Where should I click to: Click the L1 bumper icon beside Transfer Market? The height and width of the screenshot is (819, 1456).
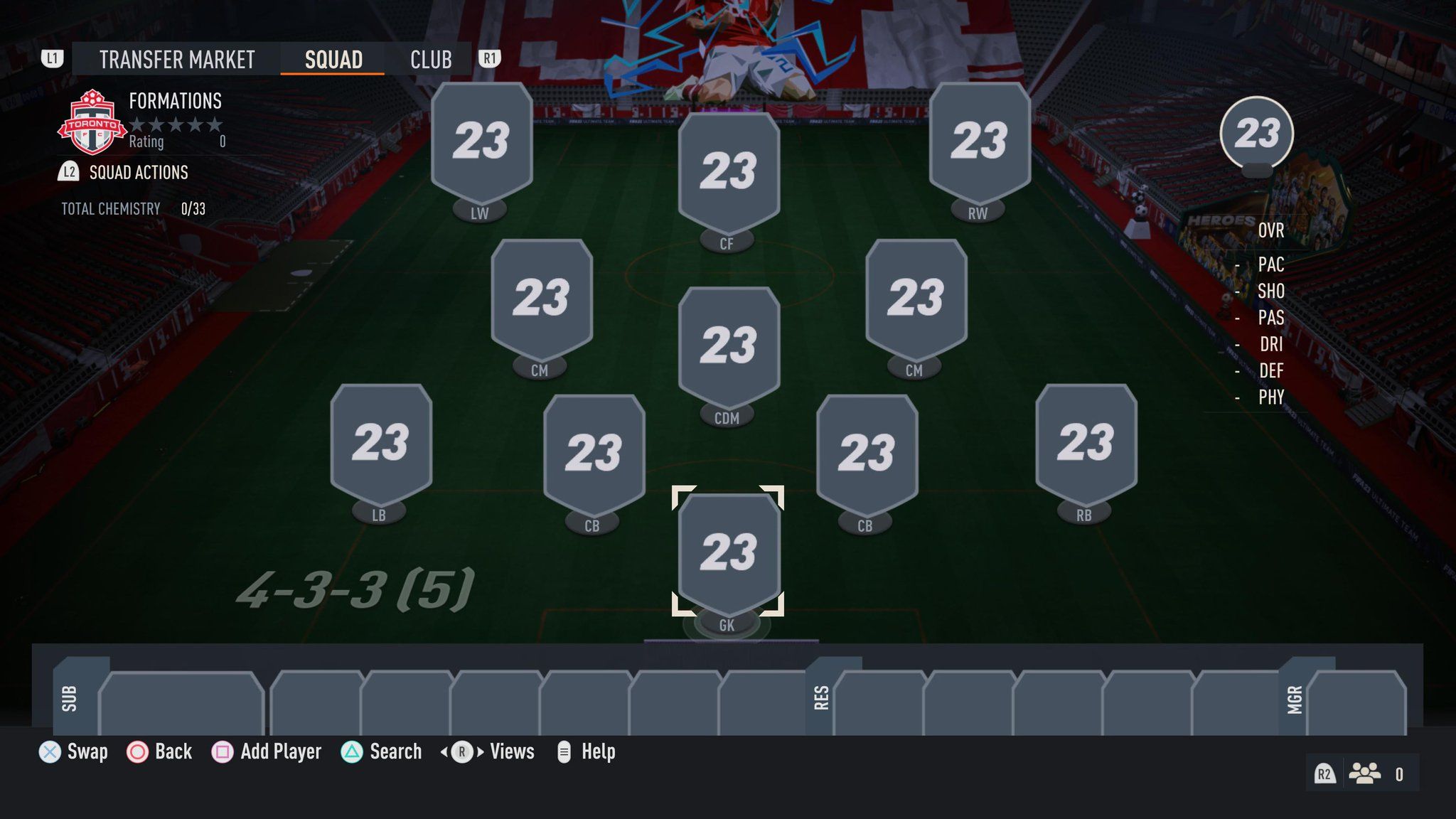(x=53, y=60)
